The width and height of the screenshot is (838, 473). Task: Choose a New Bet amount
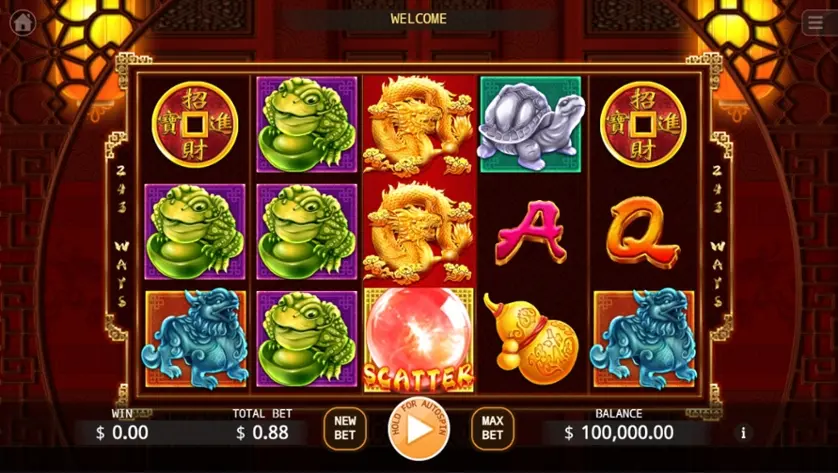[345, 428]
